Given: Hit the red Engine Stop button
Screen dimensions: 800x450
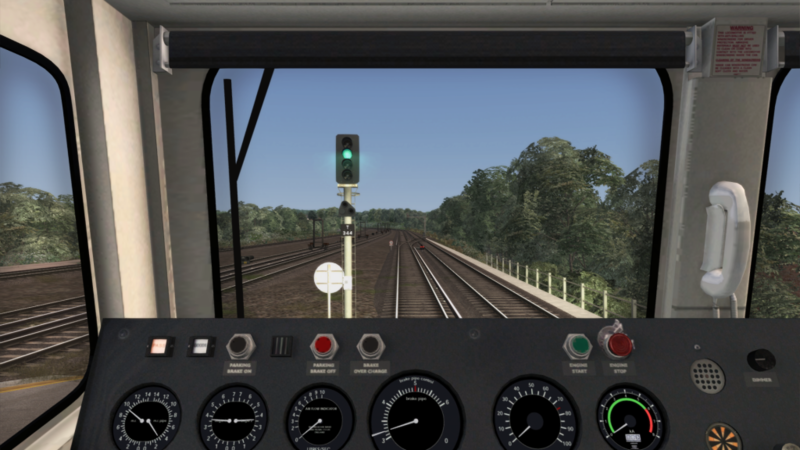Looking at the screenshot, I should tap(619, 345).
